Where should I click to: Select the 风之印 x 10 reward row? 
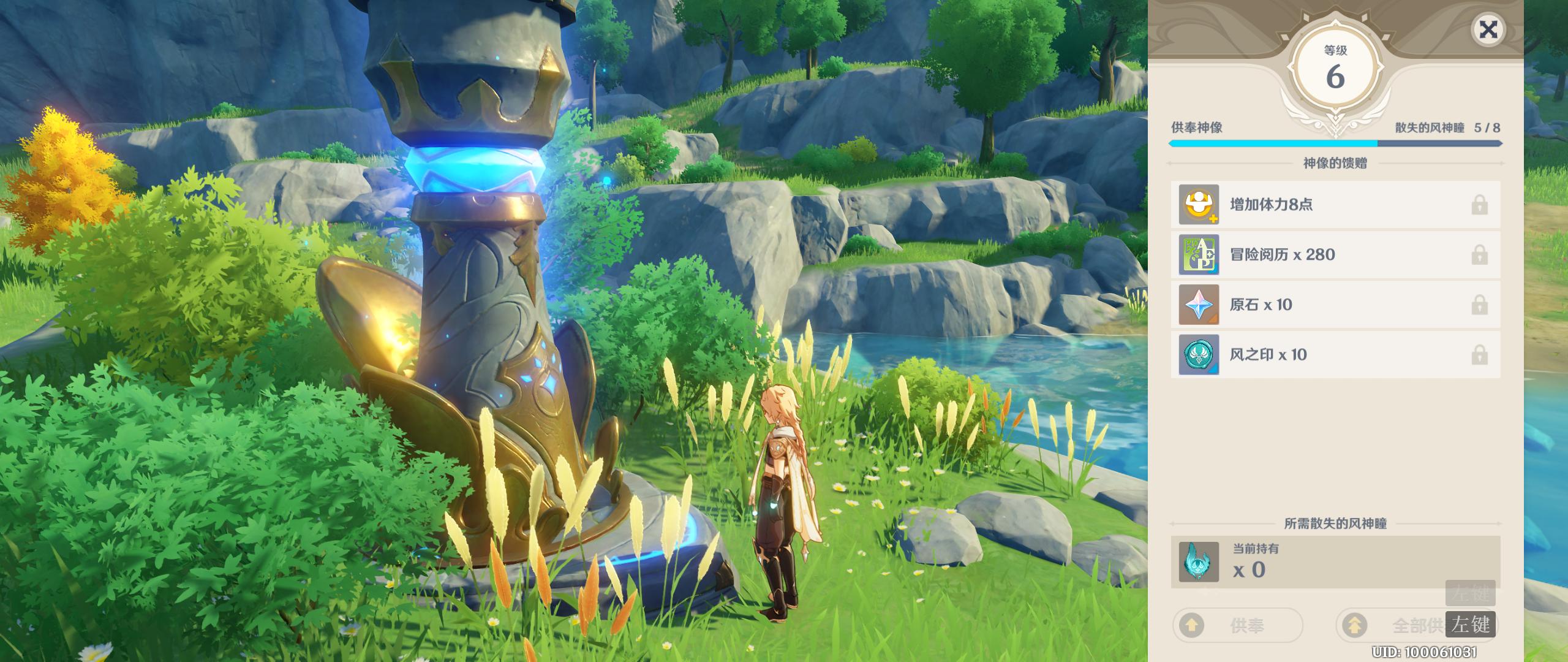pyautogui.click(x=1335, y=355)
